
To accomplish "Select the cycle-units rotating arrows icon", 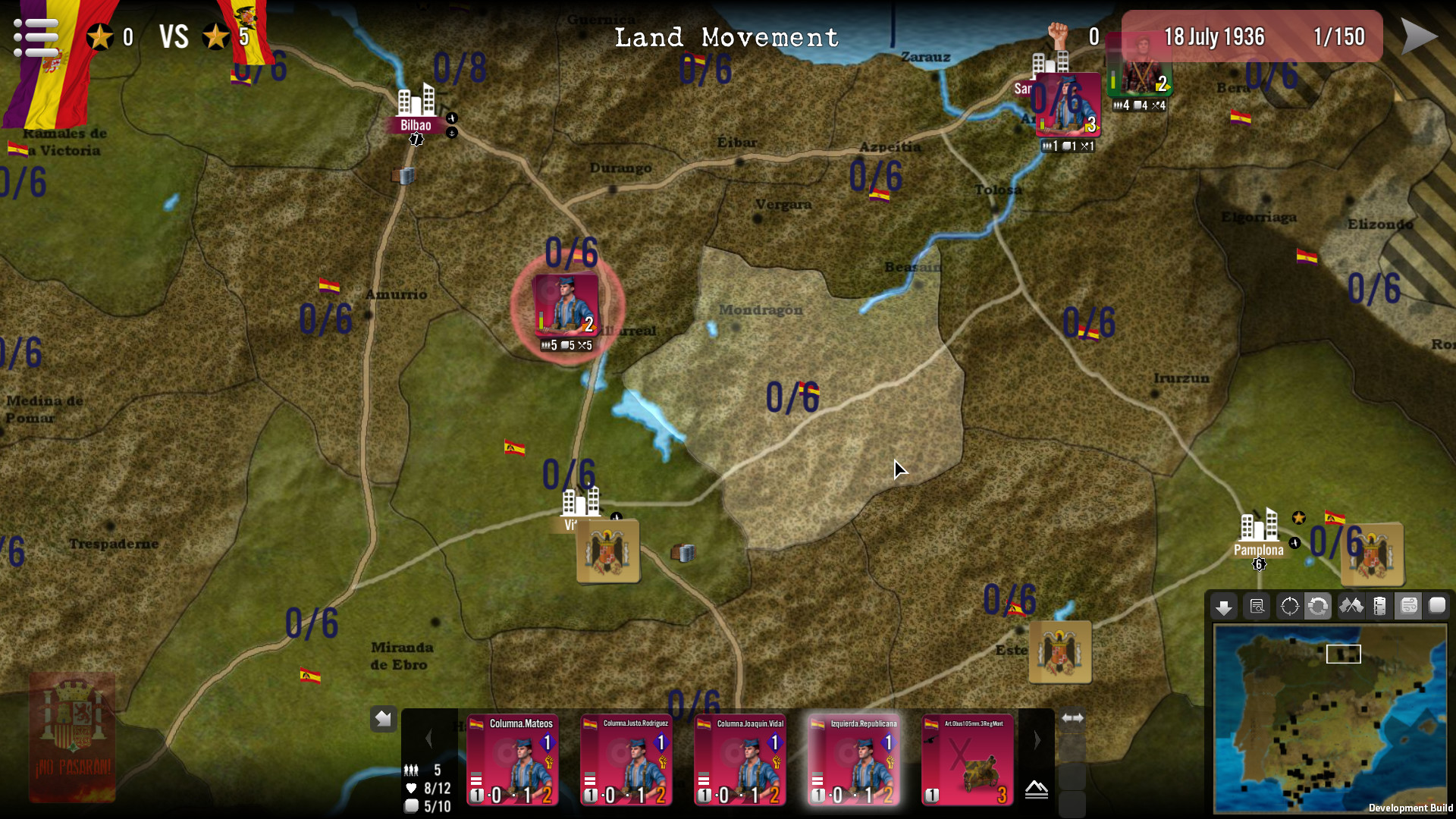I will (1319, 607).
